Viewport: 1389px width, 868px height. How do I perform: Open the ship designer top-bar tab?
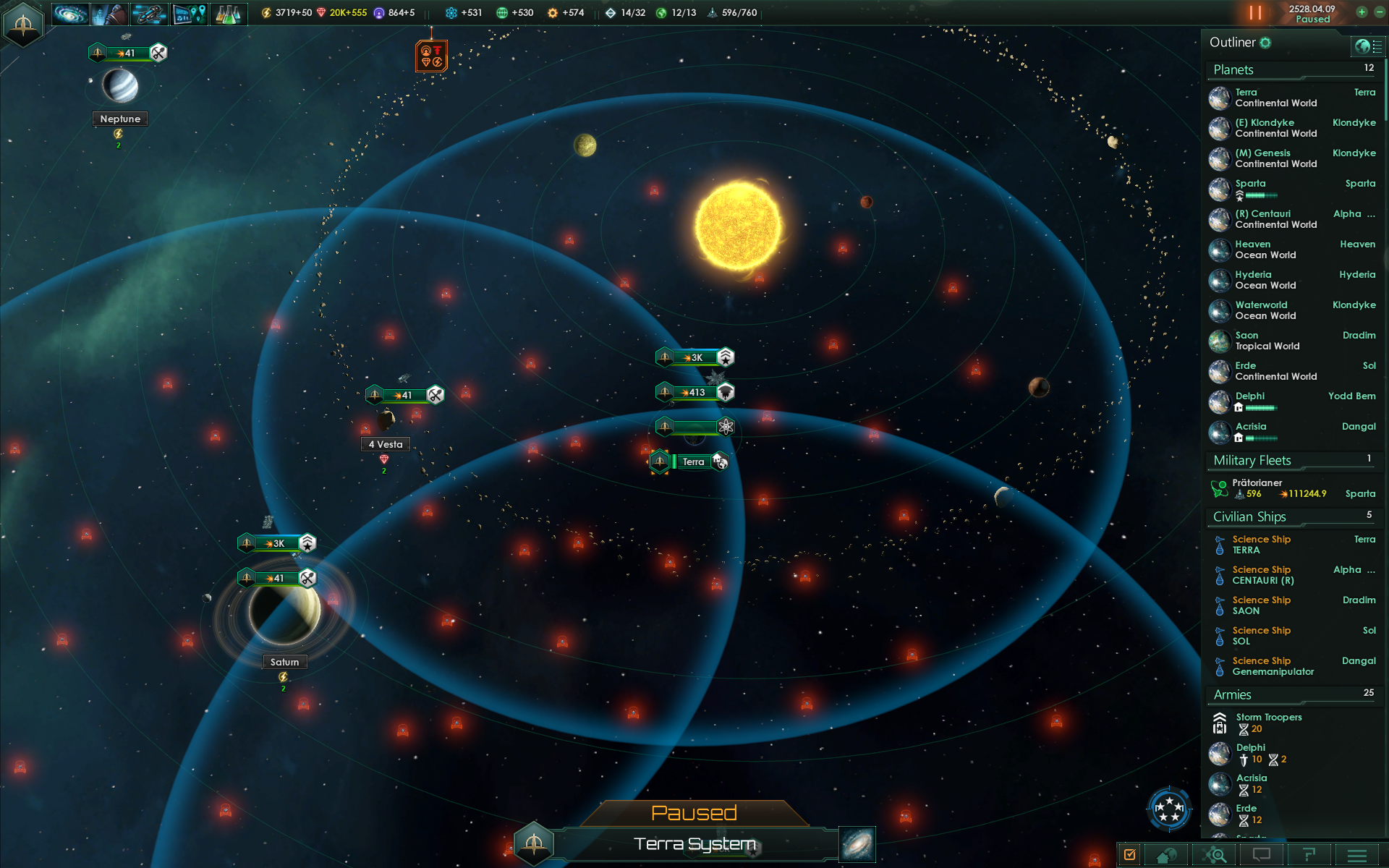(x=149, y=13)
